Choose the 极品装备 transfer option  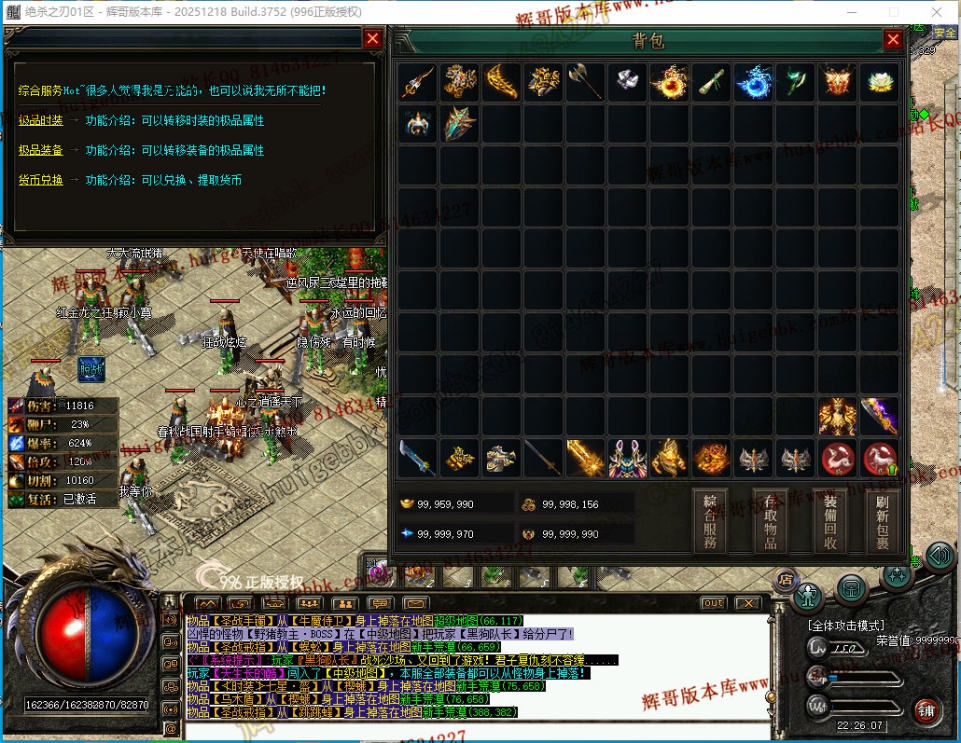tap(41, 150)
